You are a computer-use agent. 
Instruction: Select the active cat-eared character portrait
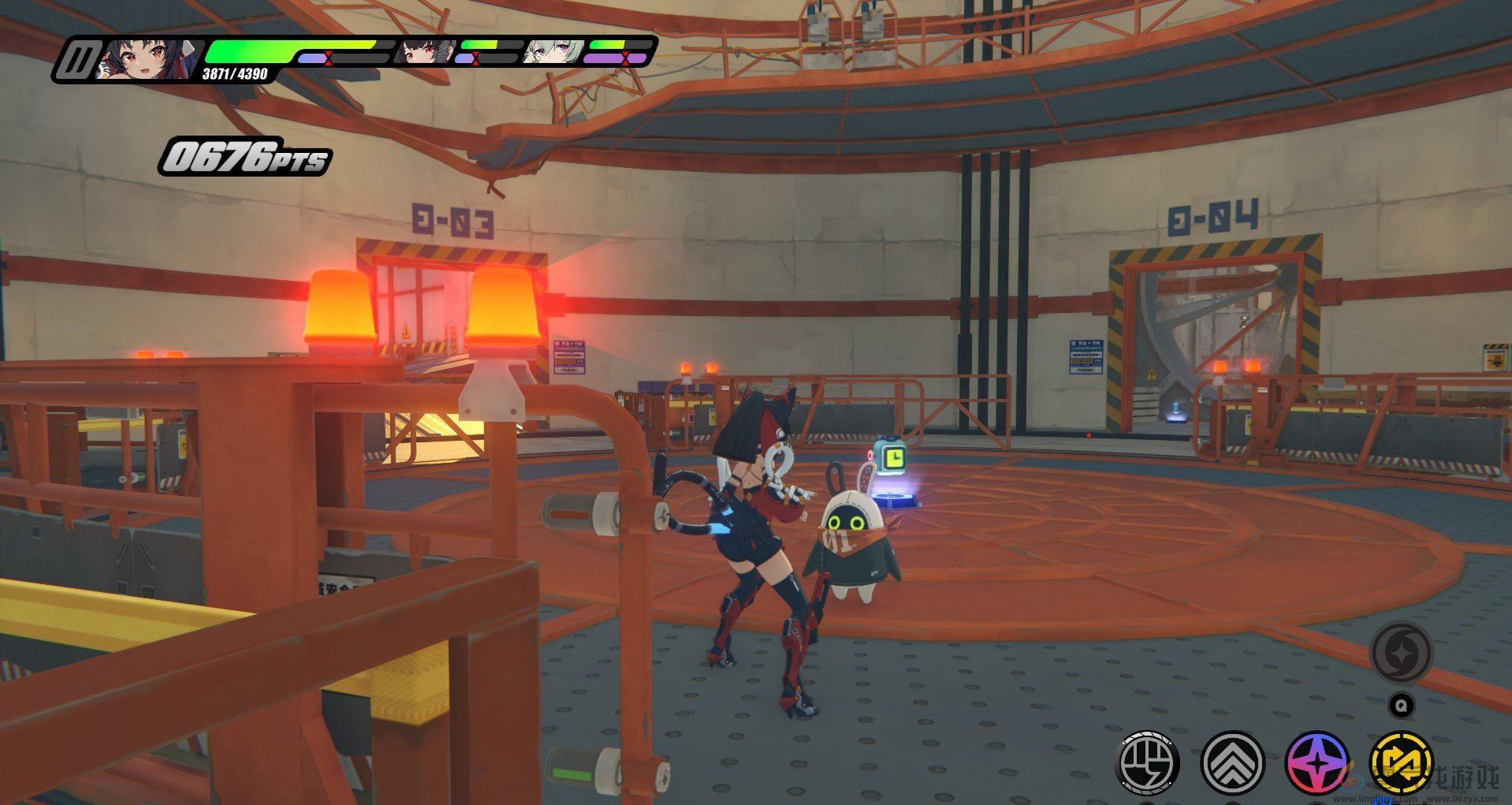147,59
